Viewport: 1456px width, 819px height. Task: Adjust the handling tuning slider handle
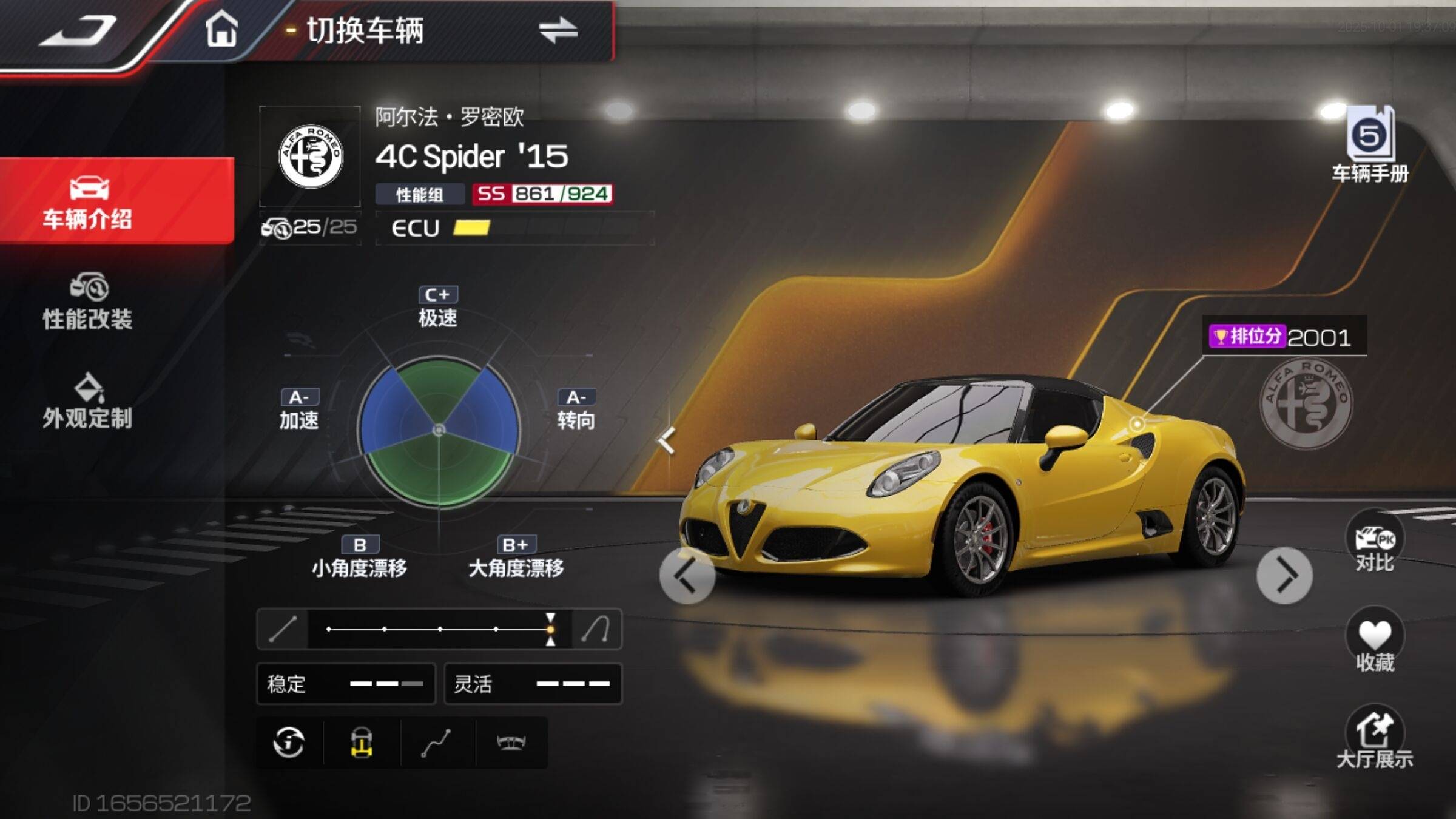click(550, 629)
